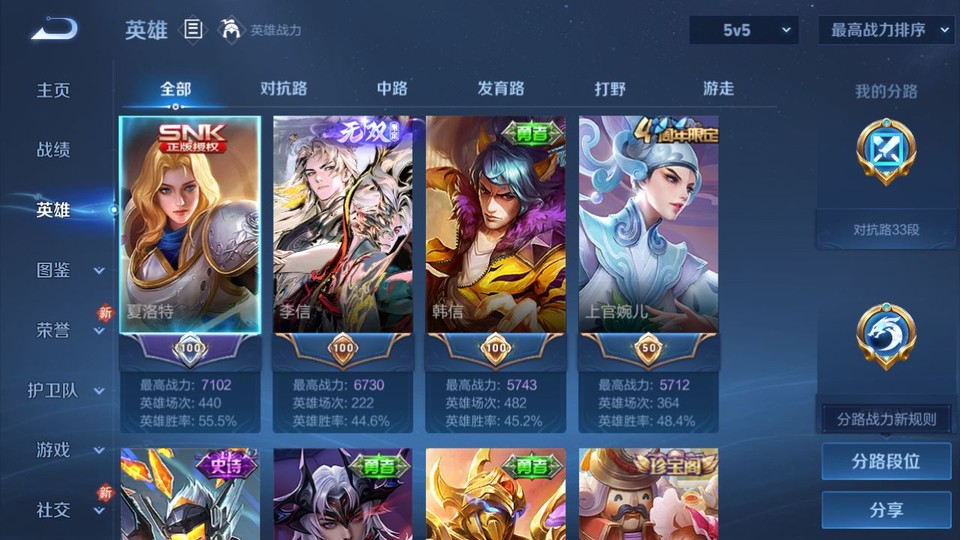Viewport: 960px width, 540px height.
Task: Switch to the 打野 tab
Action: tap(610, 88)
